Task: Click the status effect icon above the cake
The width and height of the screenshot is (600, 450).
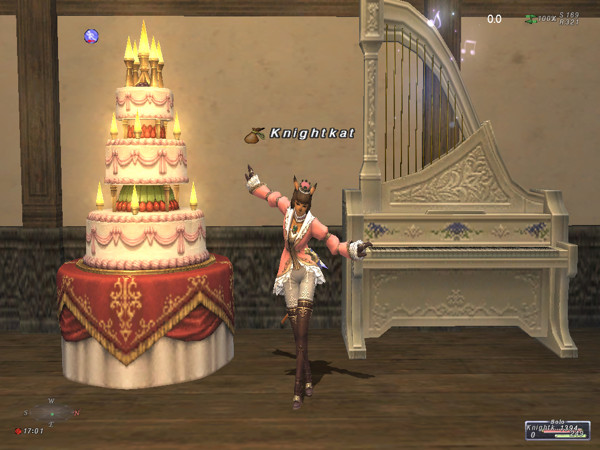Action: point(91,37)
